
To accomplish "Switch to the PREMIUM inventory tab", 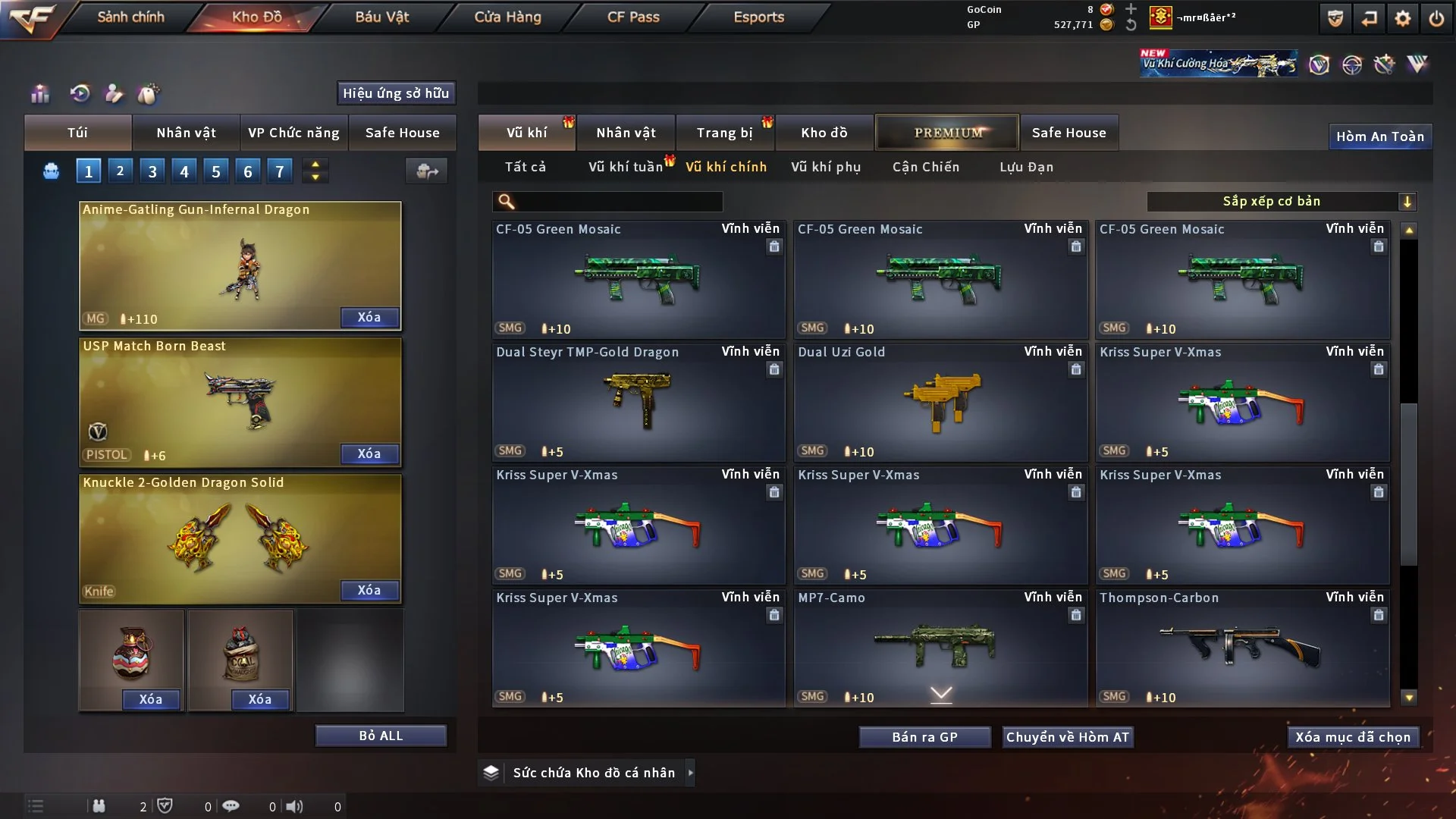I will pos(947,133).
